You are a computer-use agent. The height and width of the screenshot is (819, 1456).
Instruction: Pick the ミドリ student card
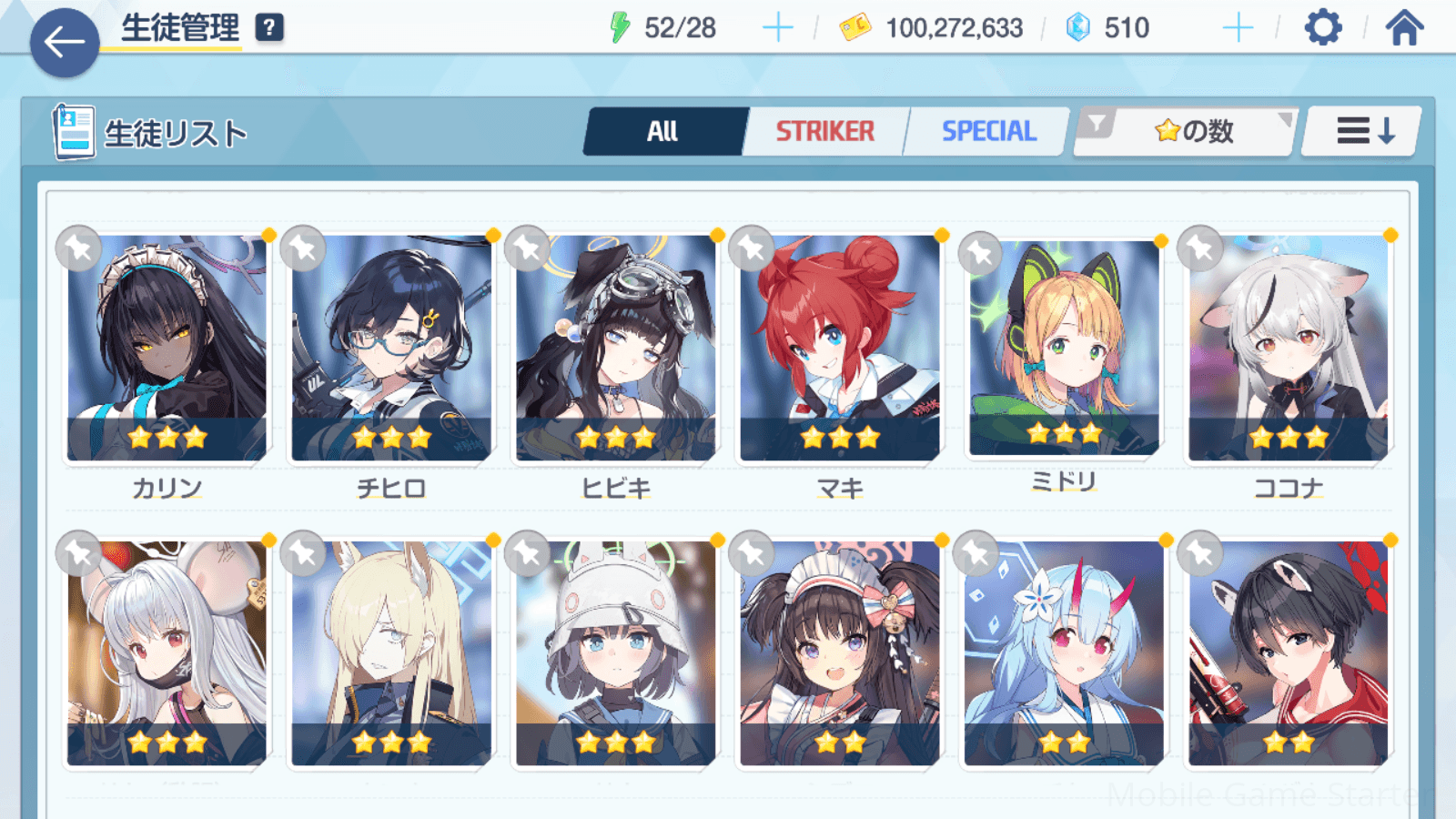coord(1064,349)
